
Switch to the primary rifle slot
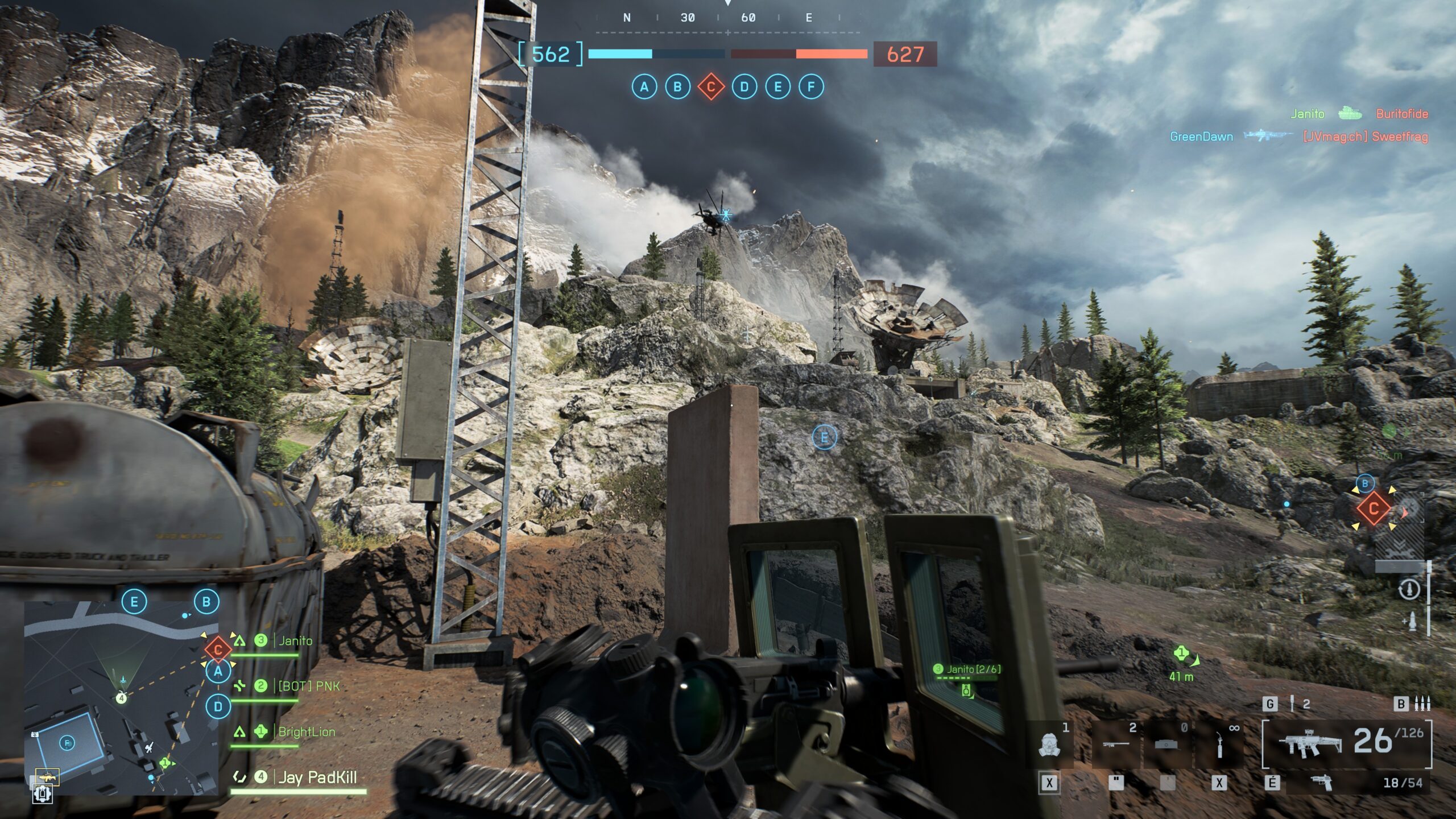tap(1347, 743)
